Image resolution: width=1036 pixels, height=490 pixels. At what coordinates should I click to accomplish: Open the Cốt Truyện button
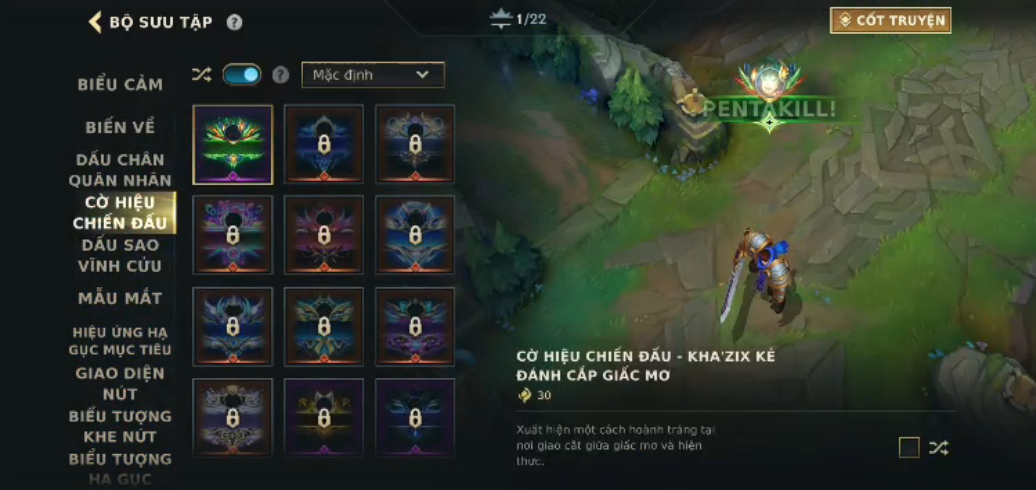coord(890,20)
